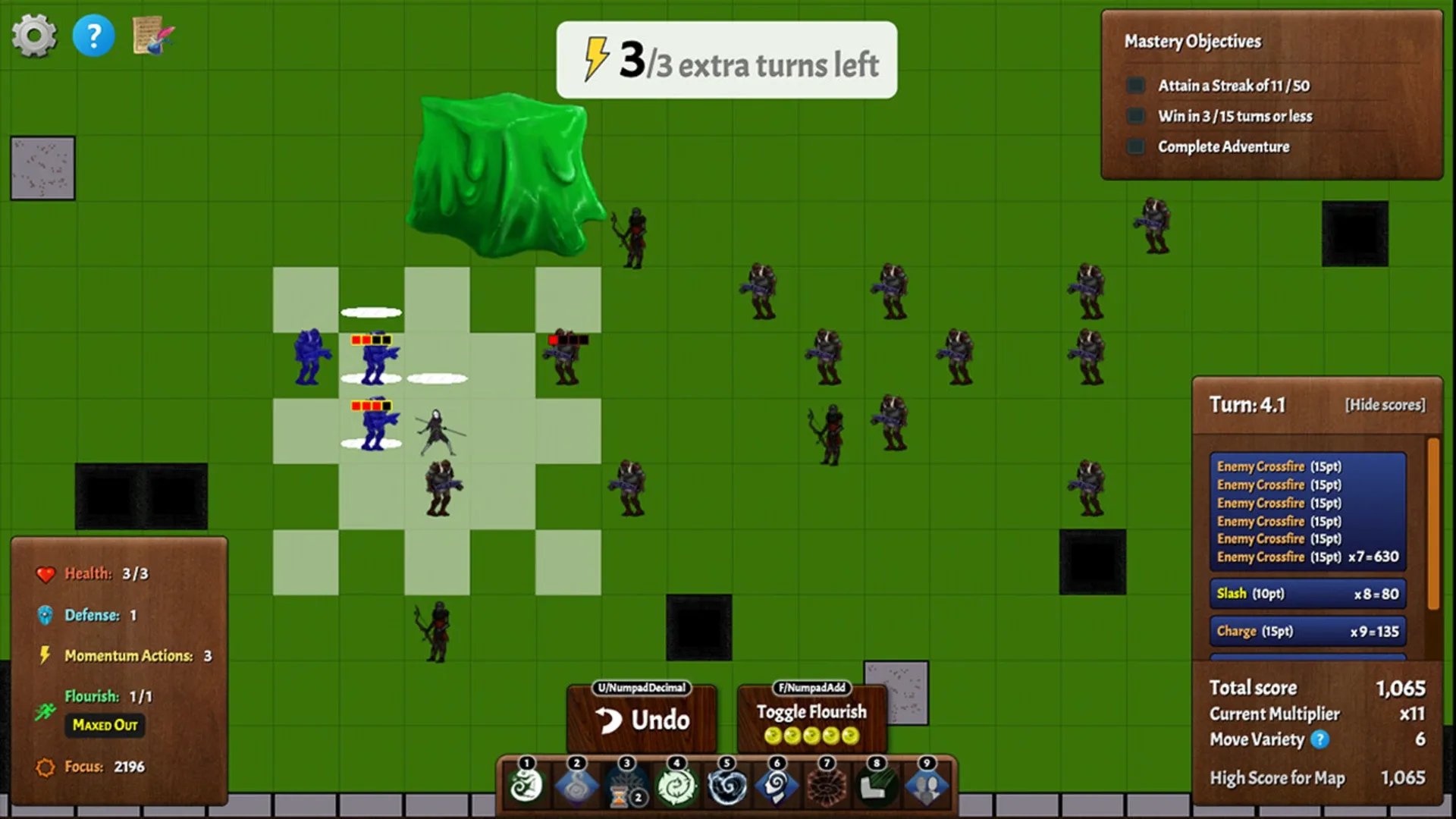
Task: Click the Charge score entry
Action: (1307, 630)
